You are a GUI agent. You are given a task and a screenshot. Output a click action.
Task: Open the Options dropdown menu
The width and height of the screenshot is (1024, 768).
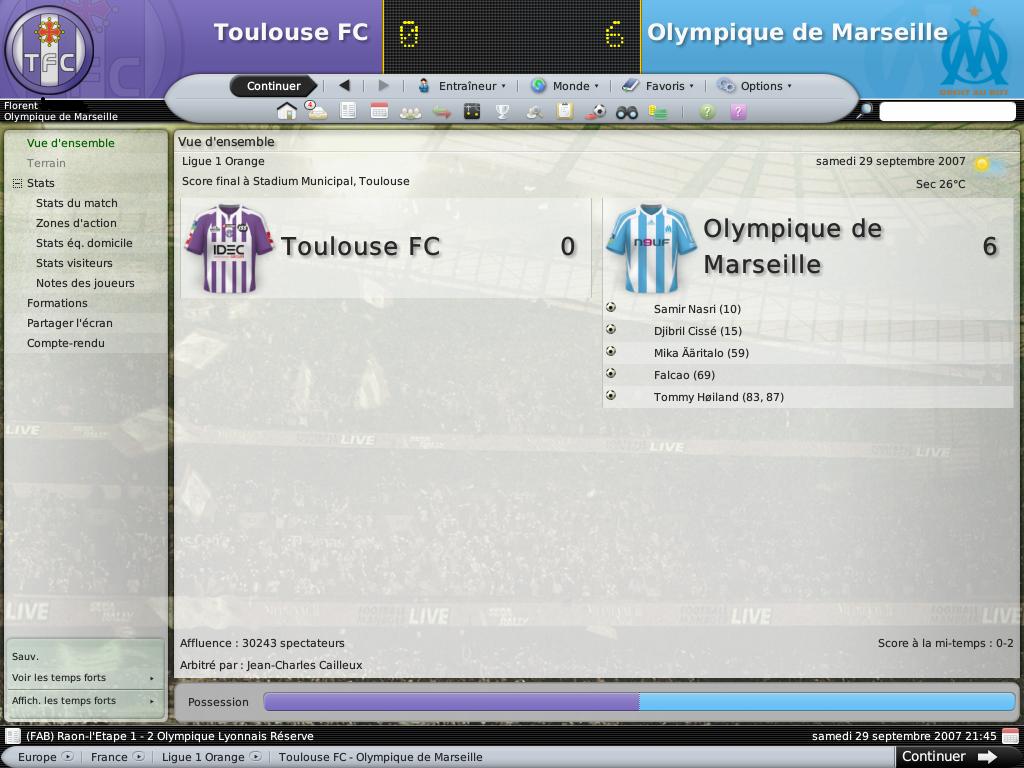(x=754, y=86)
